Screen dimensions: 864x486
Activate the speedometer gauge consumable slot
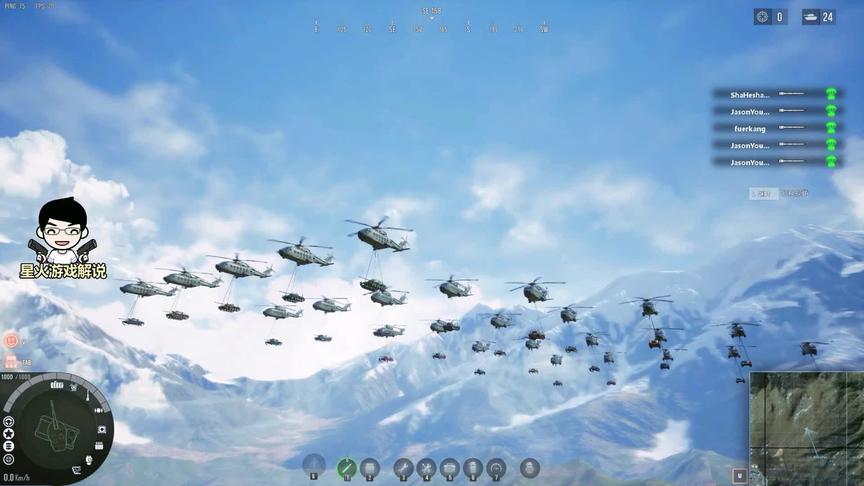(496, 467)
